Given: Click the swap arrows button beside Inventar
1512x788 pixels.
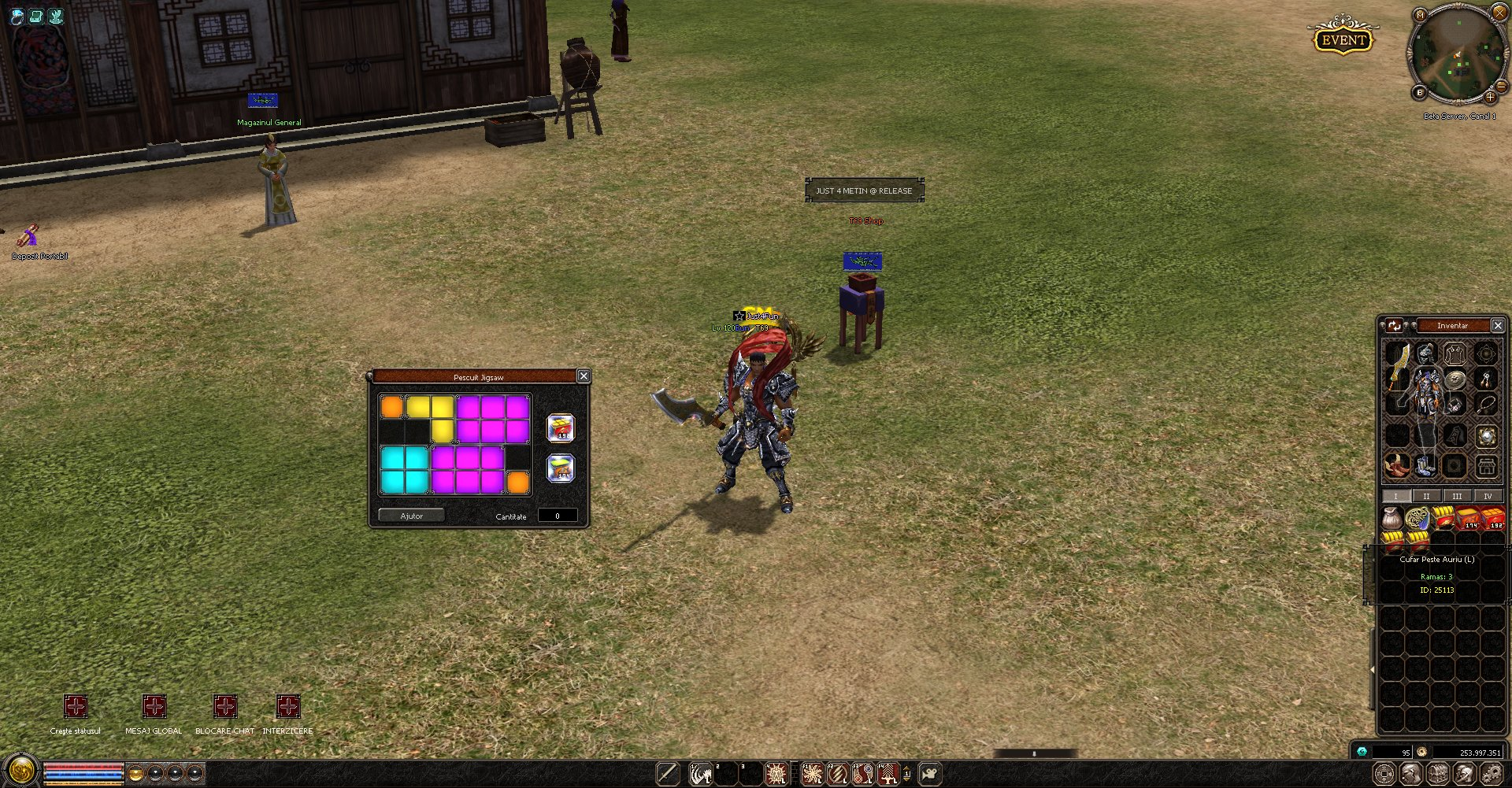Looking at the screenshot, I should click(x=1395, y=325).
